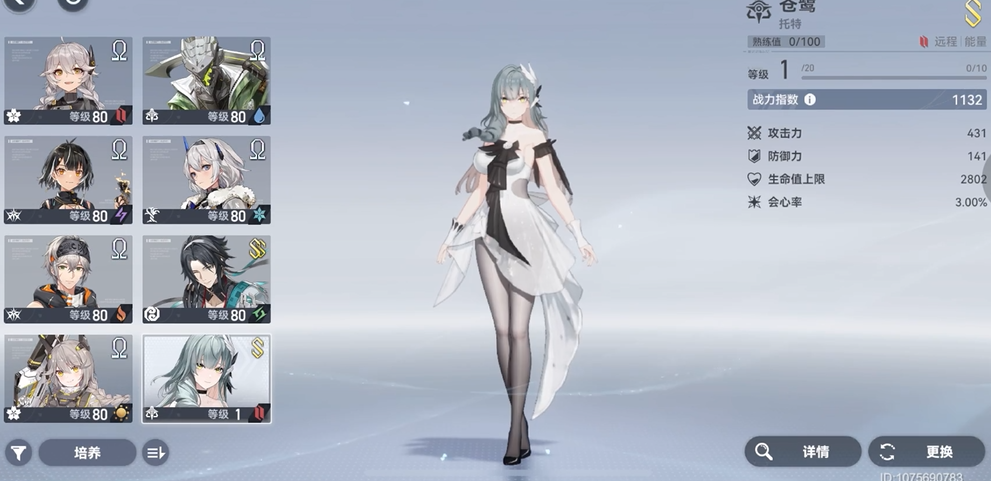Select the braided gray-haired girl character card
This screenshot has height=481, width=991.
(x=68, y=81)
